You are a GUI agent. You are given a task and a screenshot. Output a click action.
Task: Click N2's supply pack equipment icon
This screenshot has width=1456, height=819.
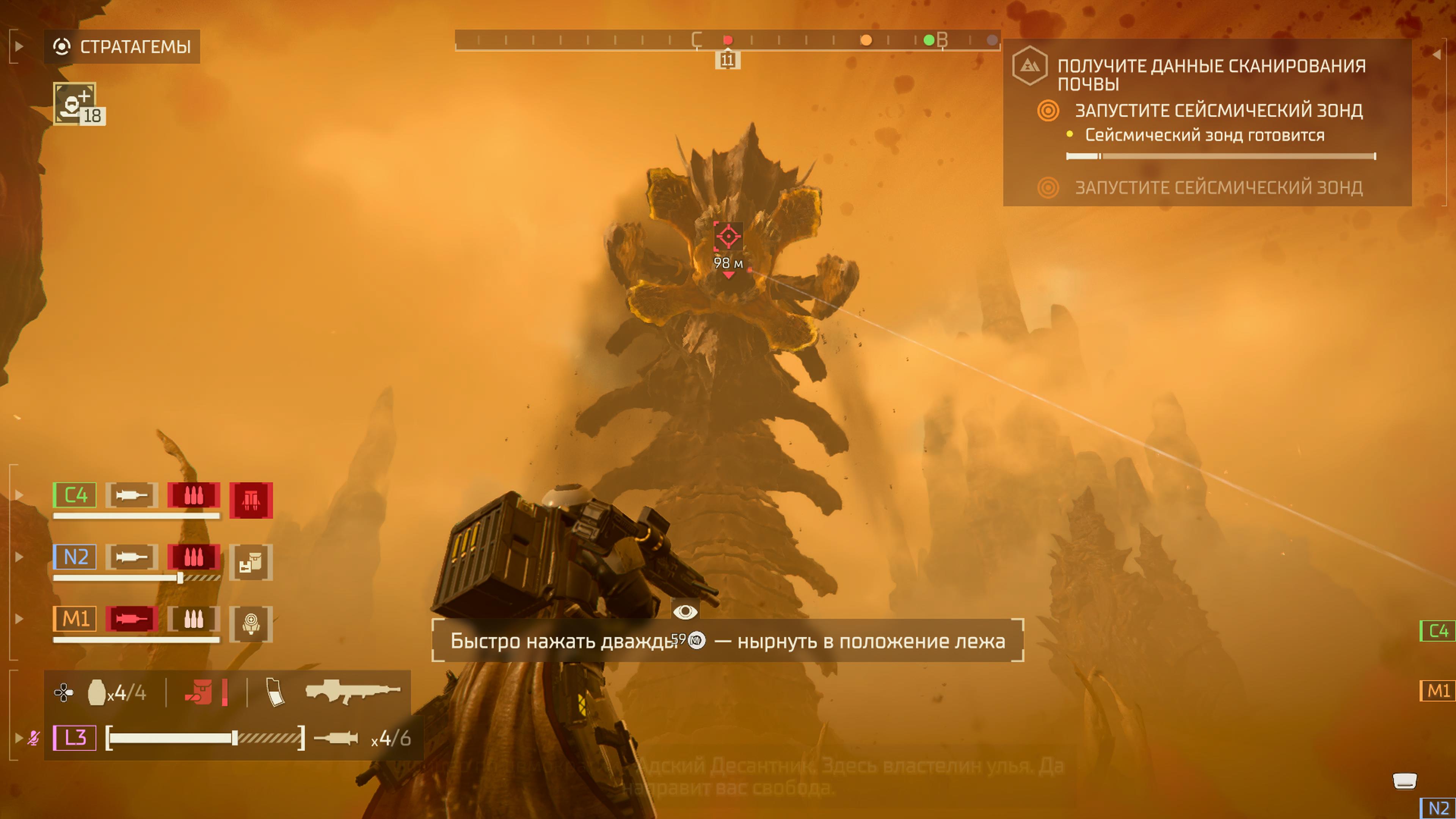click(251, 562)
